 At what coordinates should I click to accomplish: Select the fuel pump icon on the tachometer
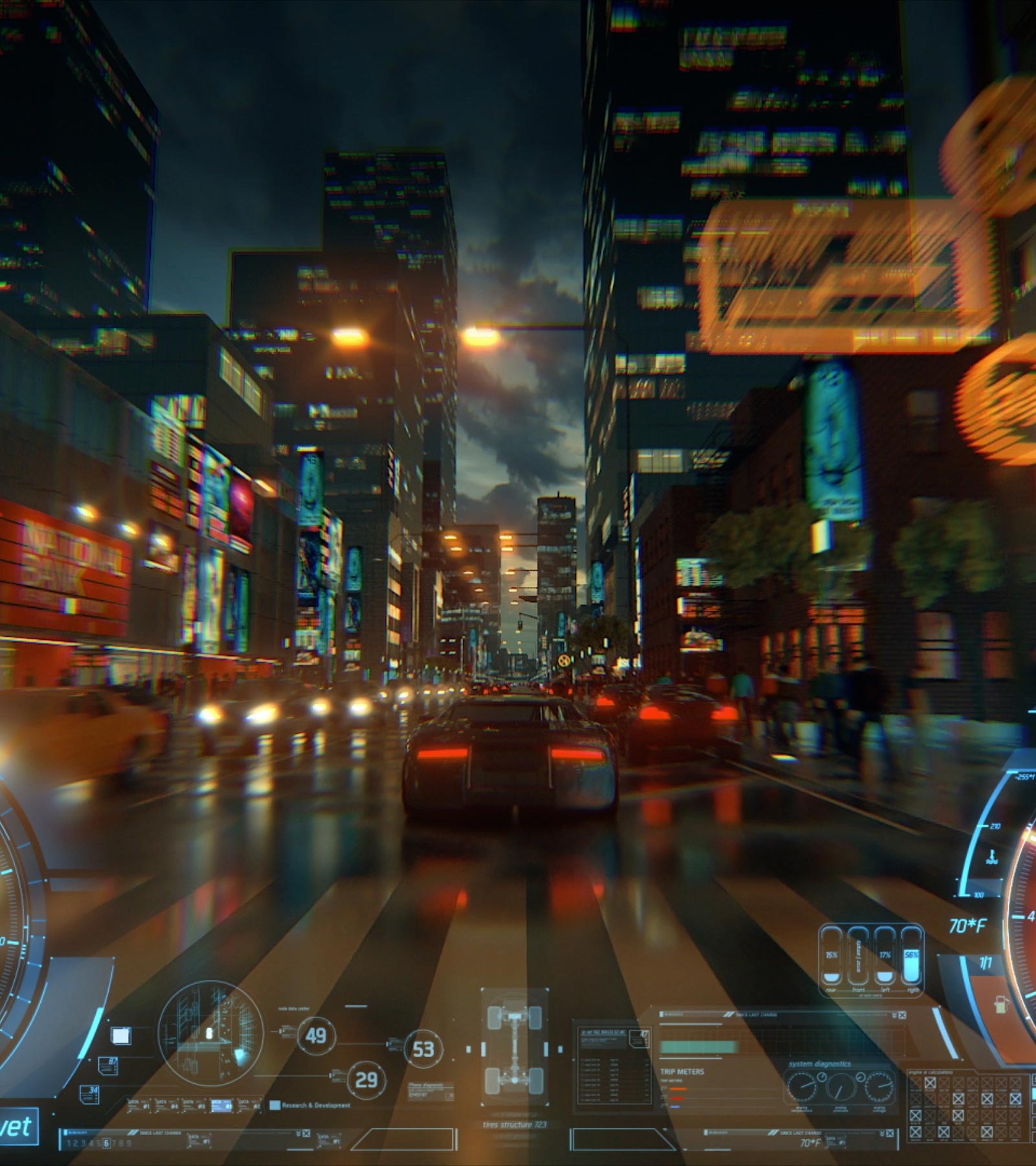1002,1005
